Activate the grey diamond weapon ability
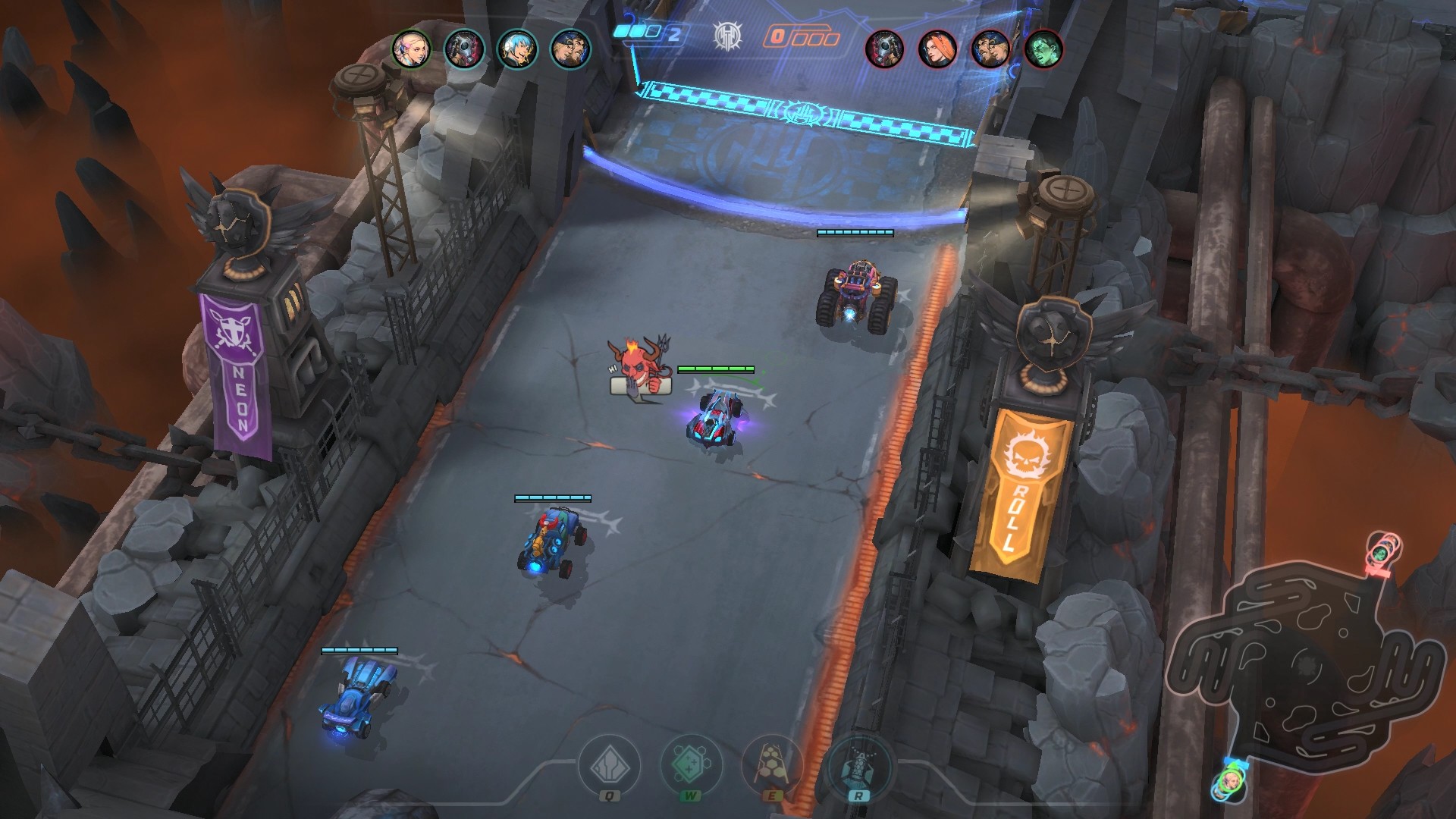1456x819 pixels. [x=610, y=766]
